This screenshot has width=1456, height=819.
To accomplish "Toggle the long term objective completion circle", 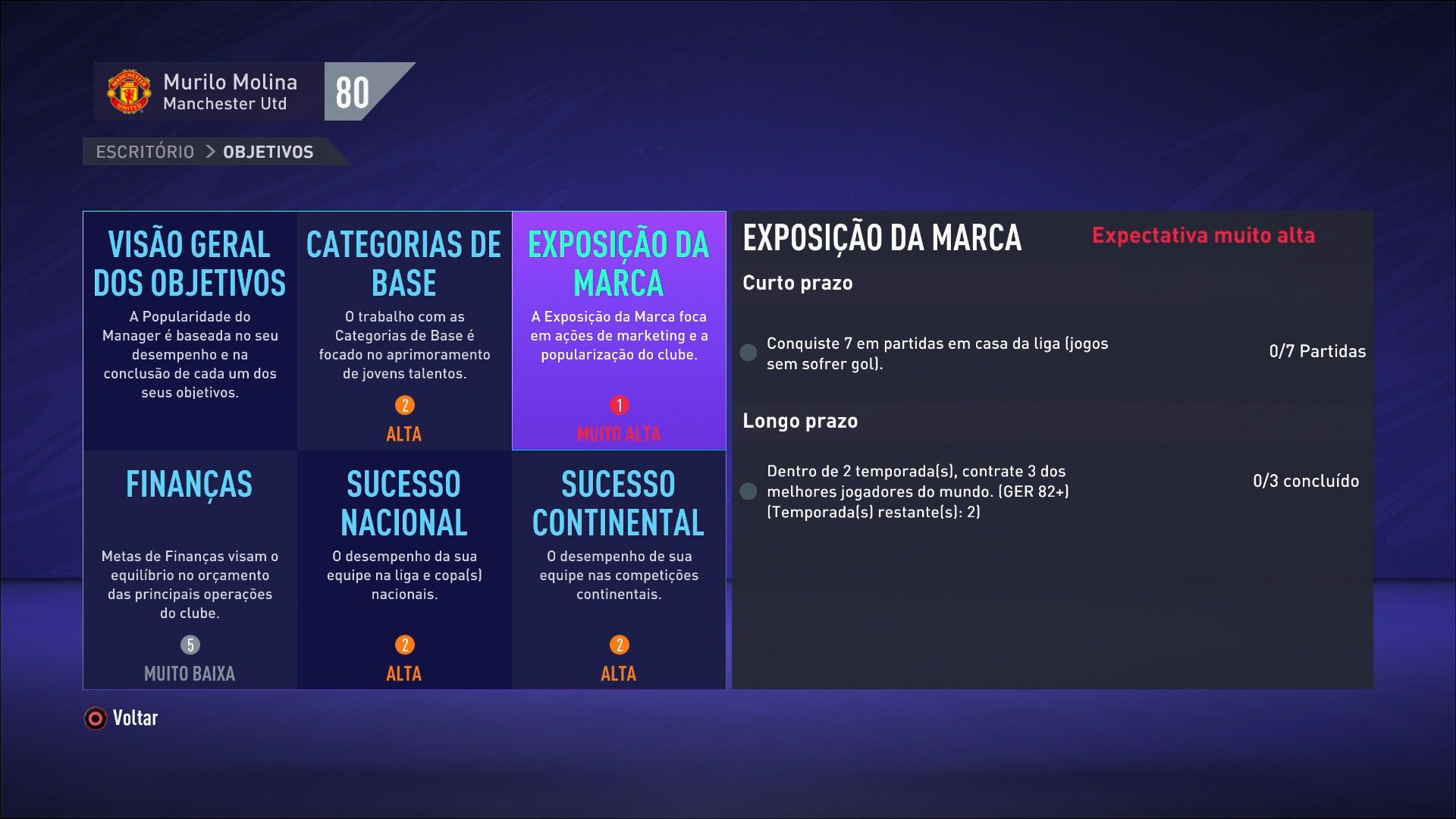I will [748, 491].
